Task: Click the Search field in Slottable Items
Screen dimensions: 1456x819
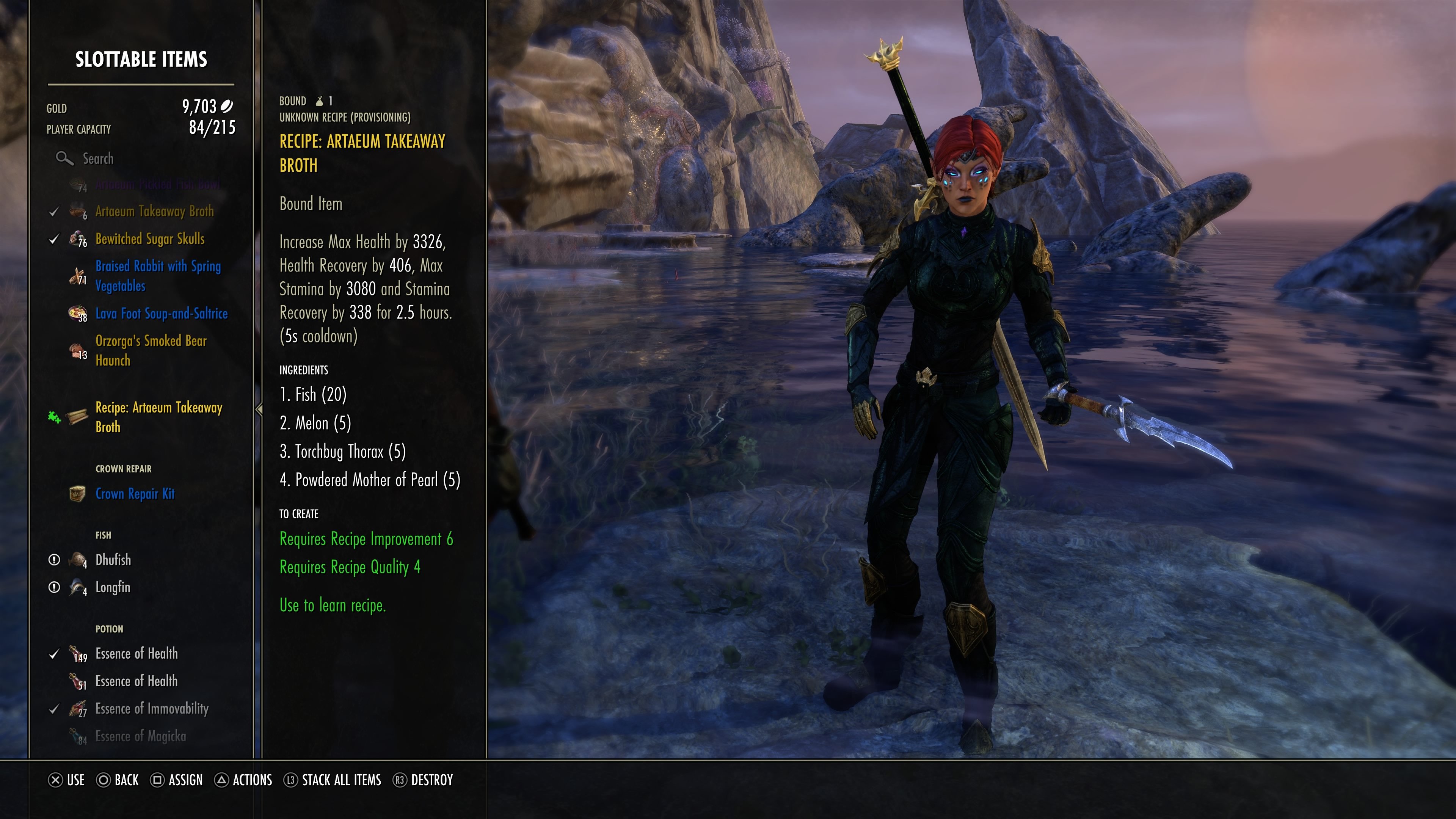Action: [x=98, y=159]
